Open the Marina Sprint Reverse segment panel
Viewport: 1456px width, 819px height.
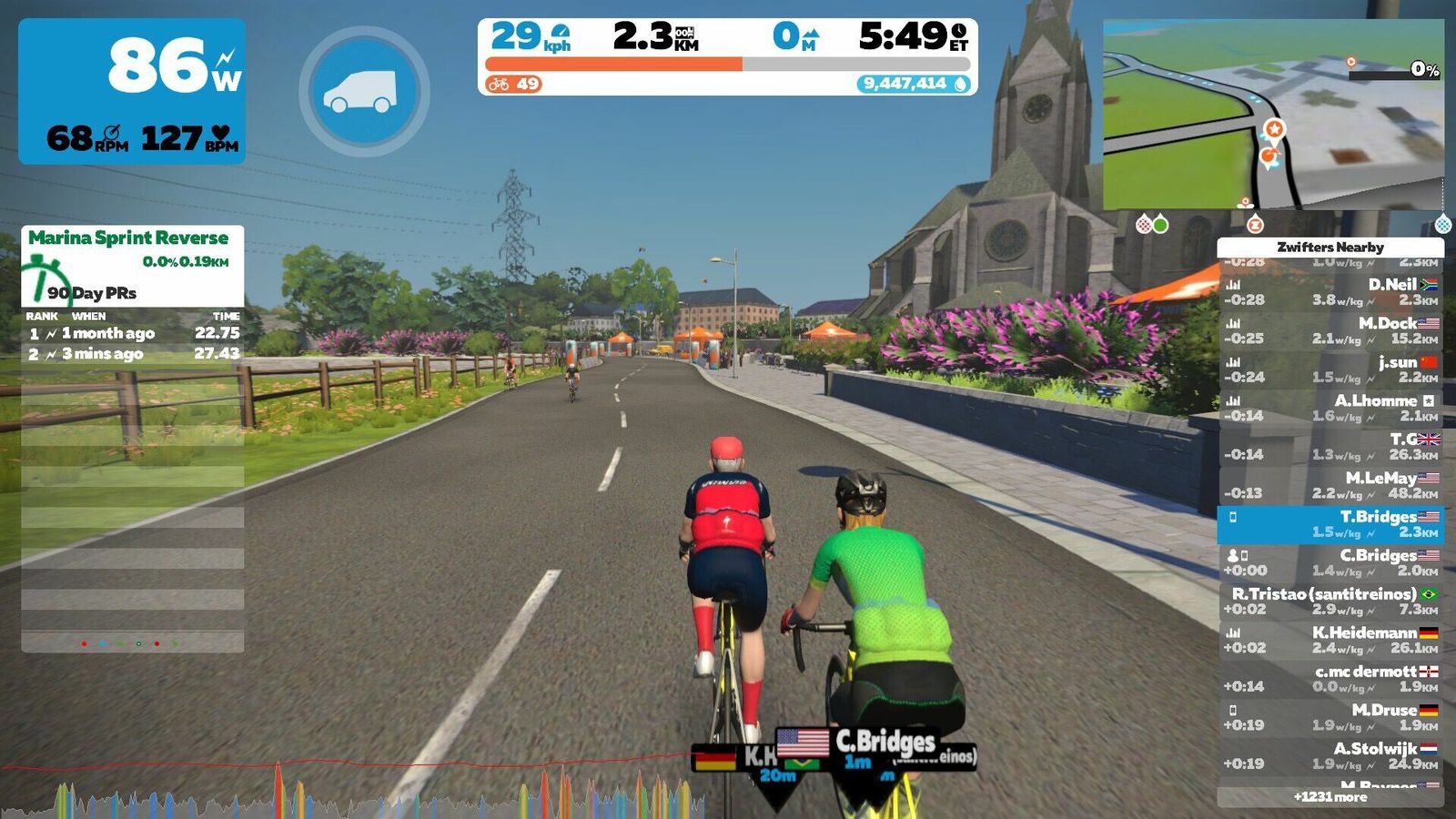tap(132, 264)
